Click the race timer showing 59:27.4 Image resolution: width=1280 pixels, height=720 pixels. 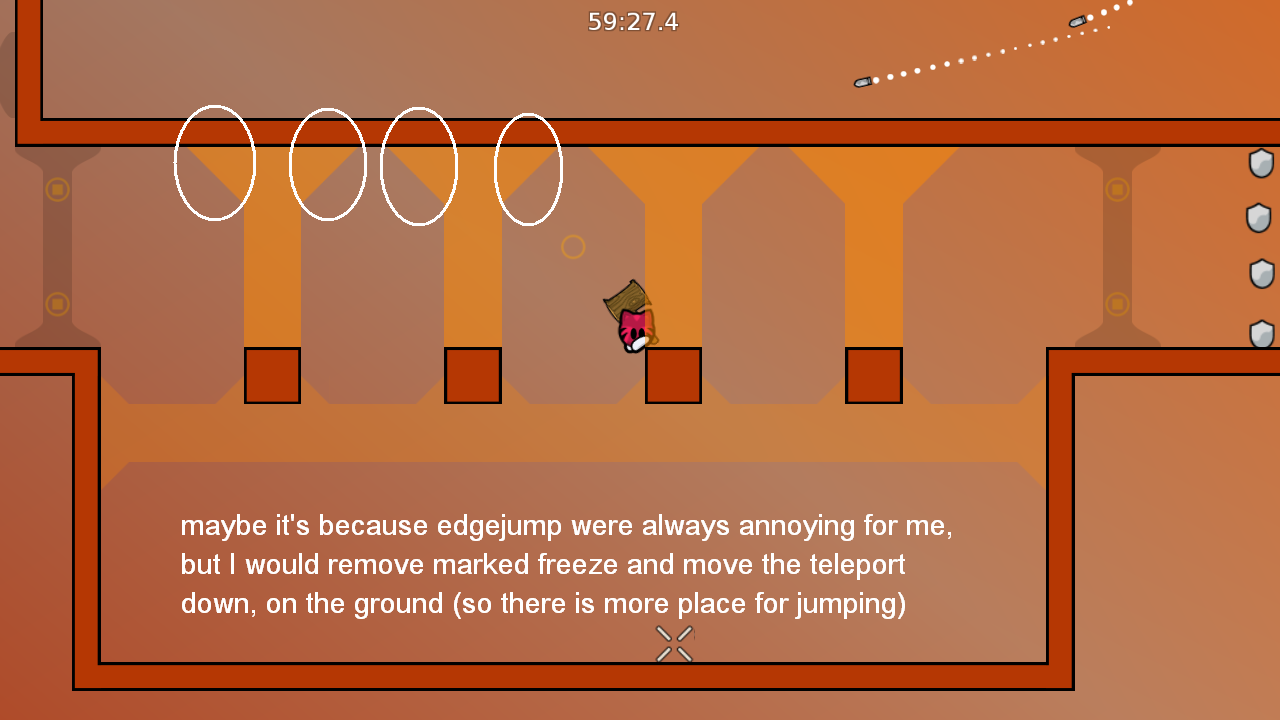pos(633,22)
